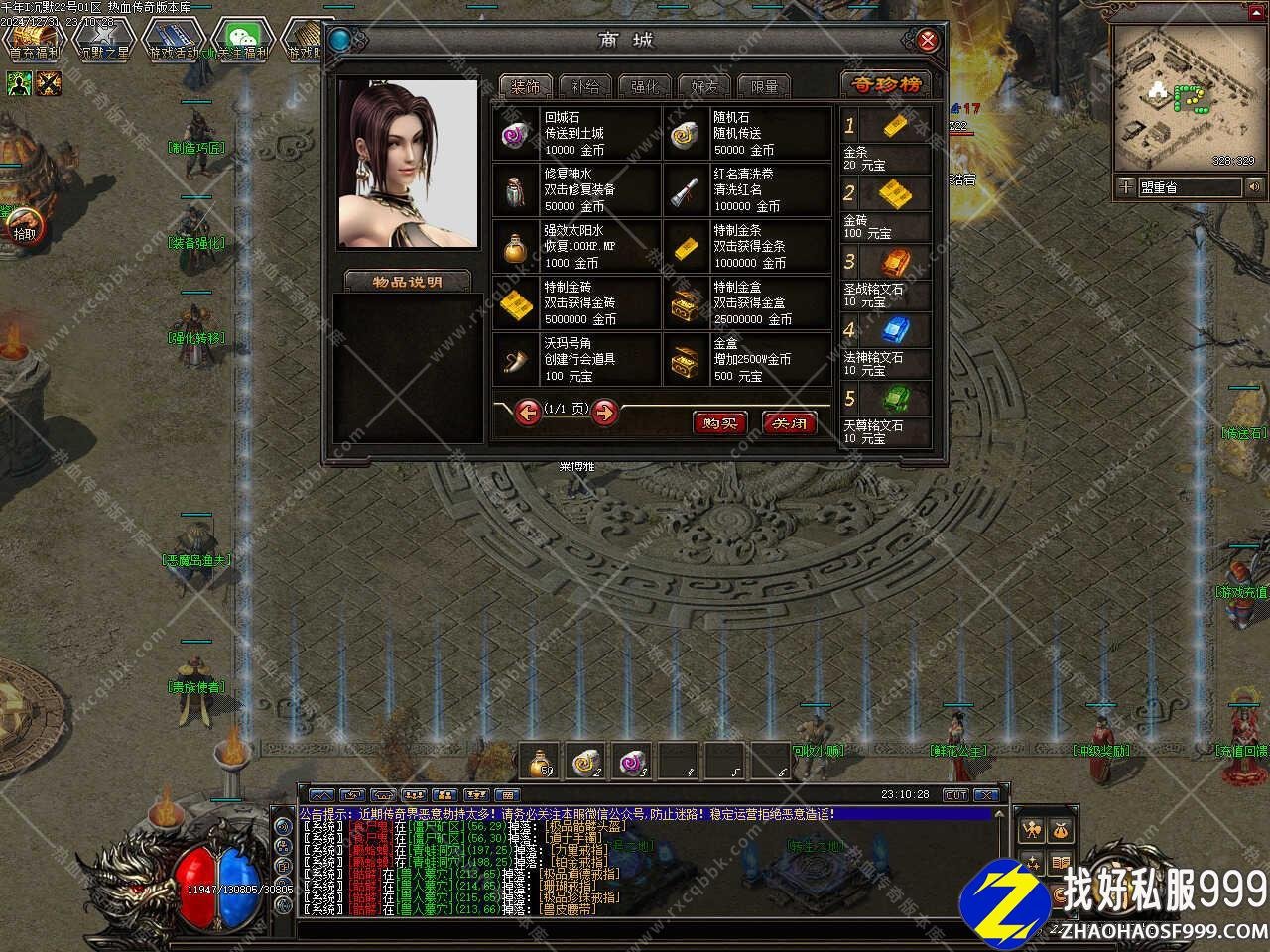
Task: Select the 限量 shop tab
Action: (x=764, y=86)
